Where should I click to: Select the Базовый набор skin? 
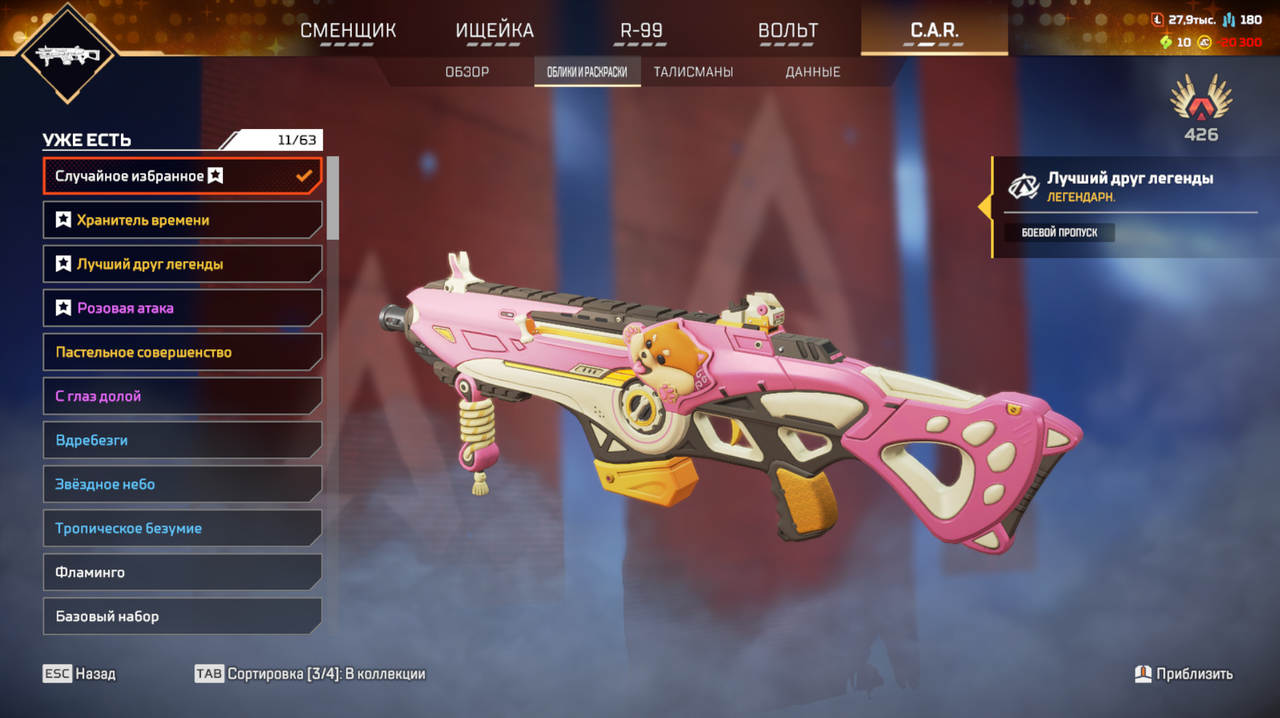(182, 616)
